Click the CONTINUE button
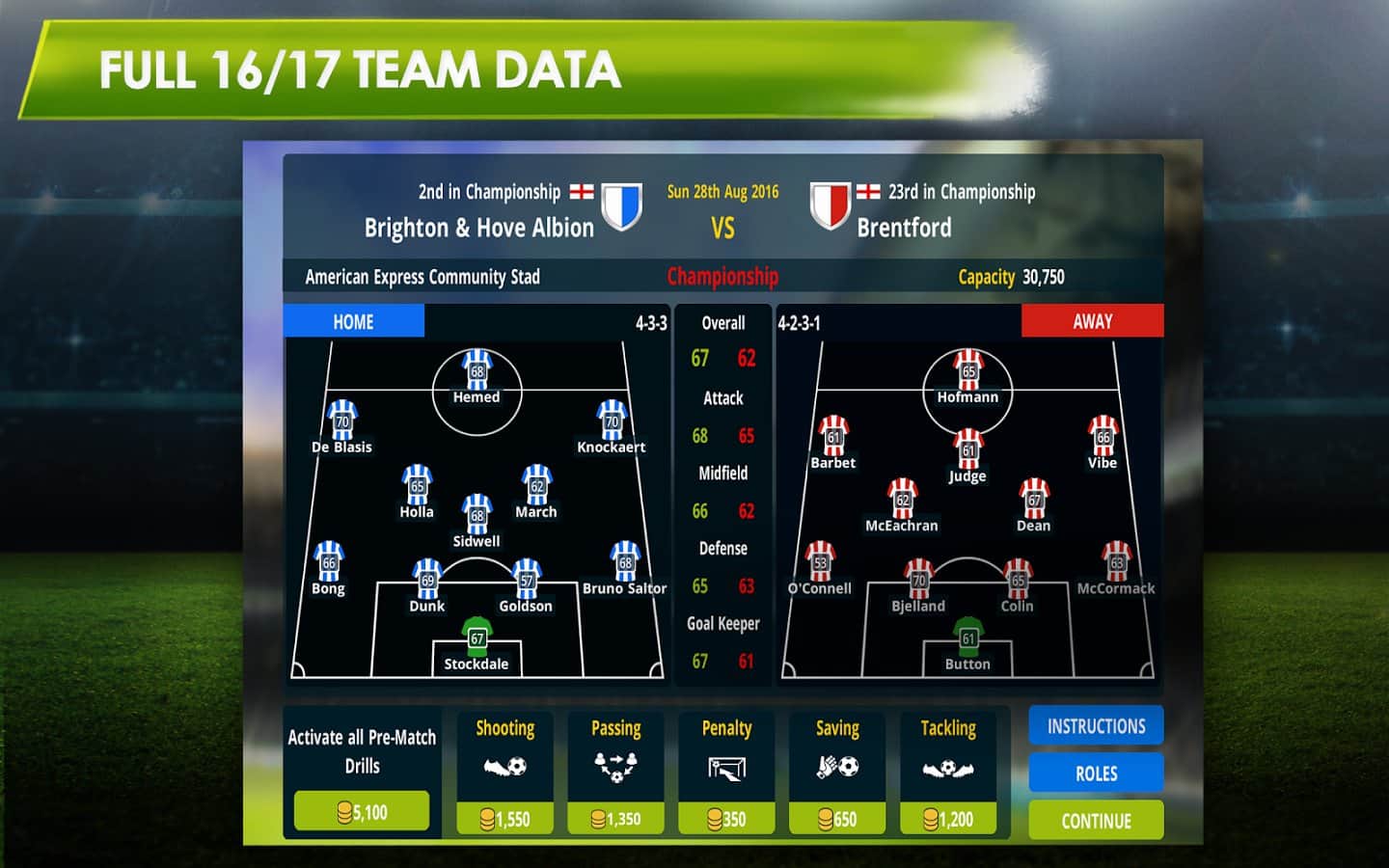This screenshot has width=1389, height=868. click(x=1096, y=821)
